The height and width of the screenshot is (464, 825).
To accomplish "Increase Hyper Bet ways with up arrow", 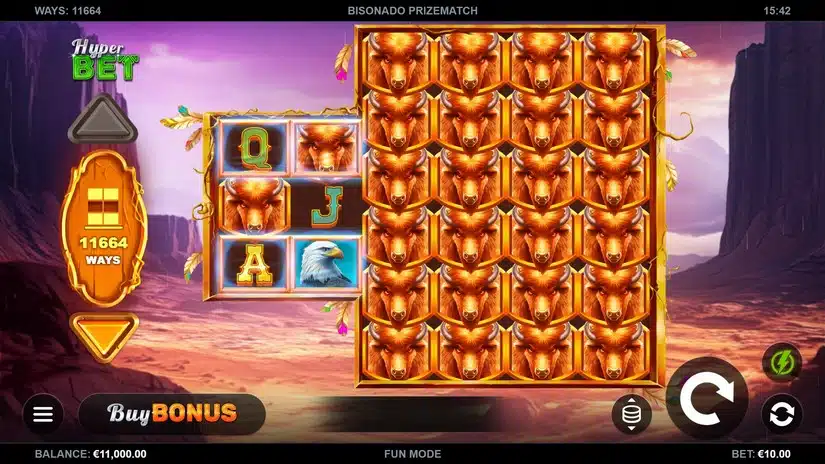I will click(x=104, y=122).
